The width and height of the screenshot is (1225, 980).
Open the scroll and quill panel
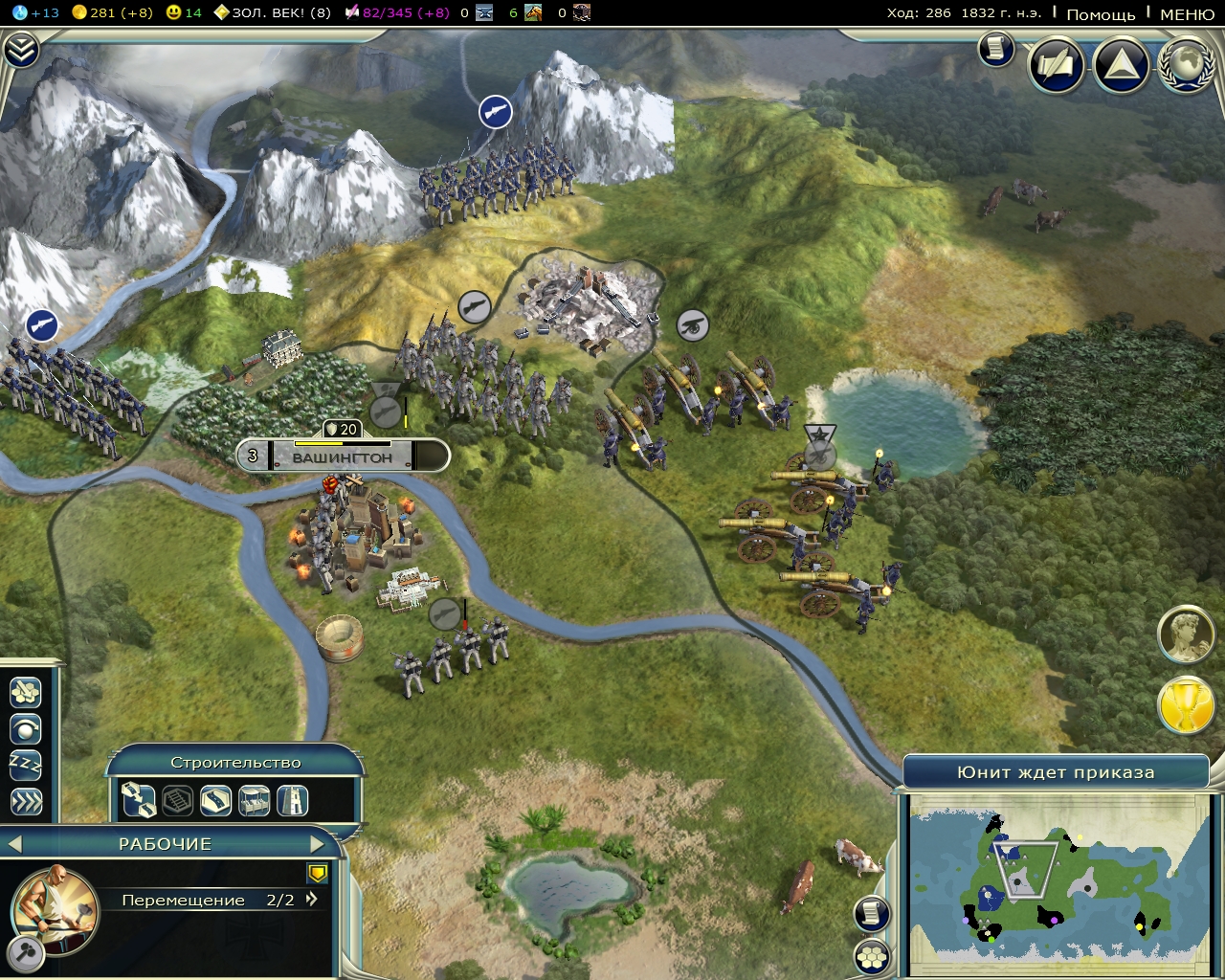point(1056,65)
